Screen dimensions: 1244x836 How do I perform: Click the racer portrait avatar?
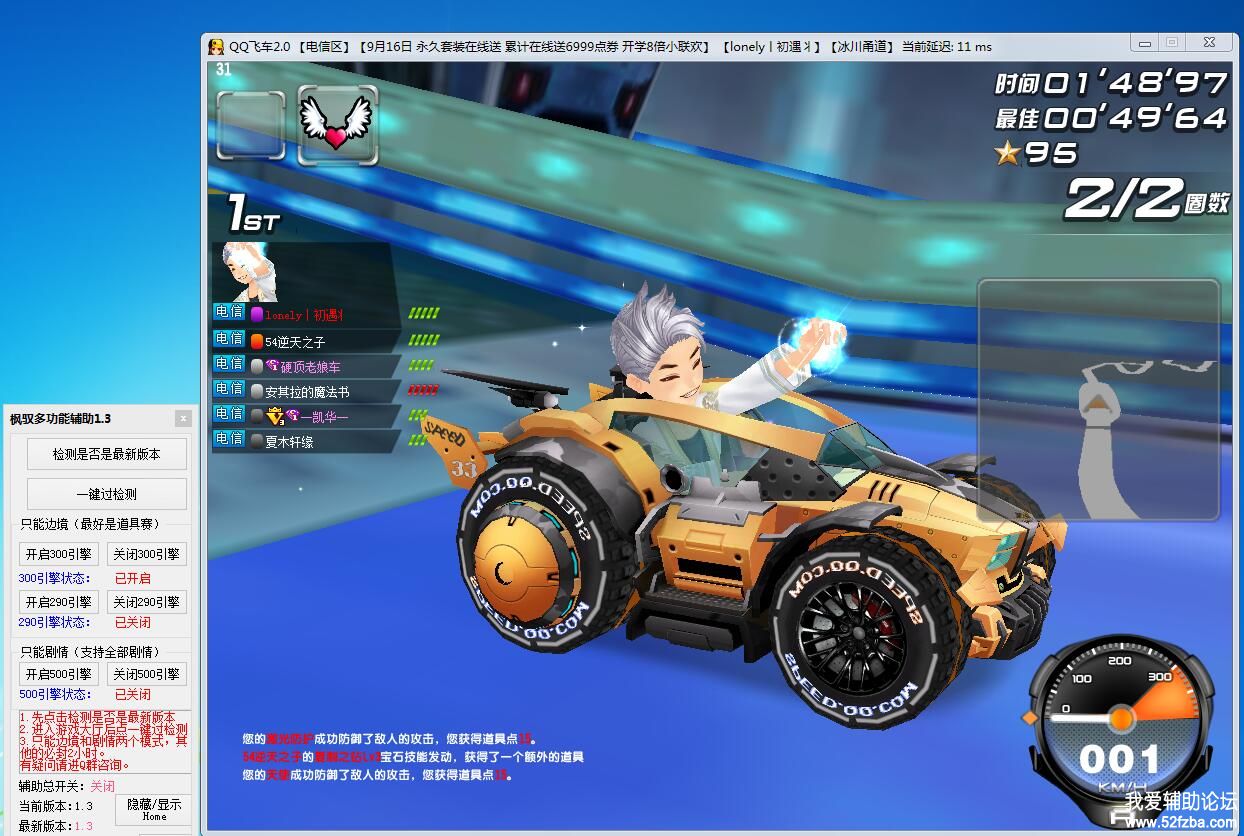click(250, 271)
